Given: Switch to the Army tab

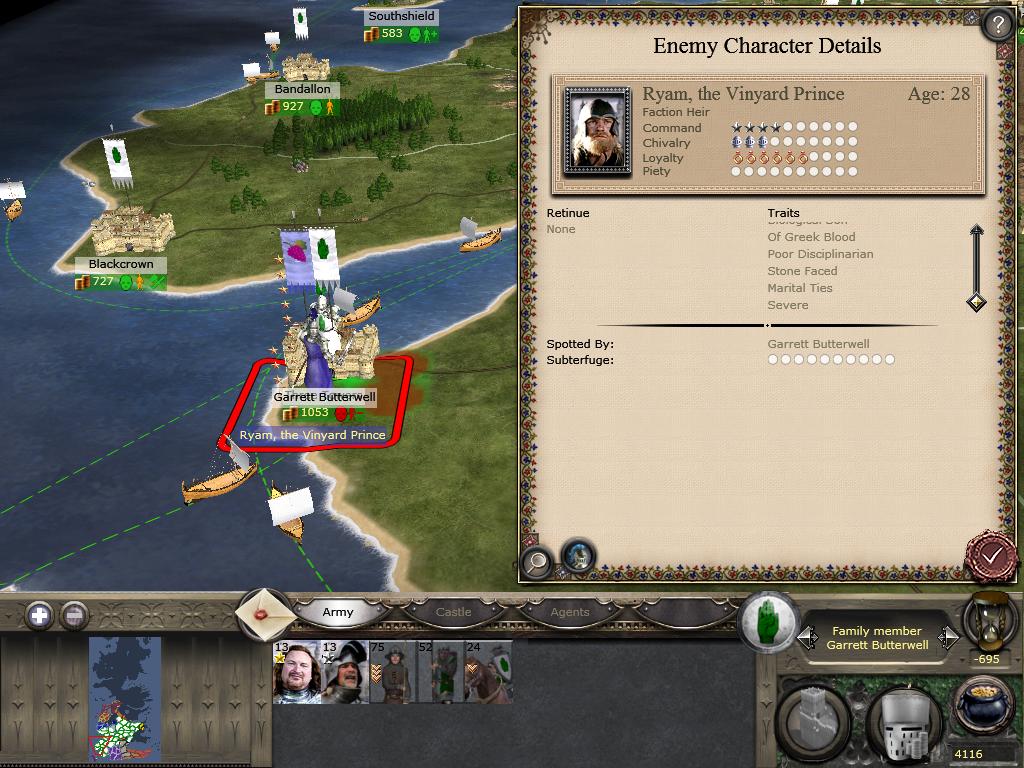Looking at the screenshot, I should coord(338,612).
